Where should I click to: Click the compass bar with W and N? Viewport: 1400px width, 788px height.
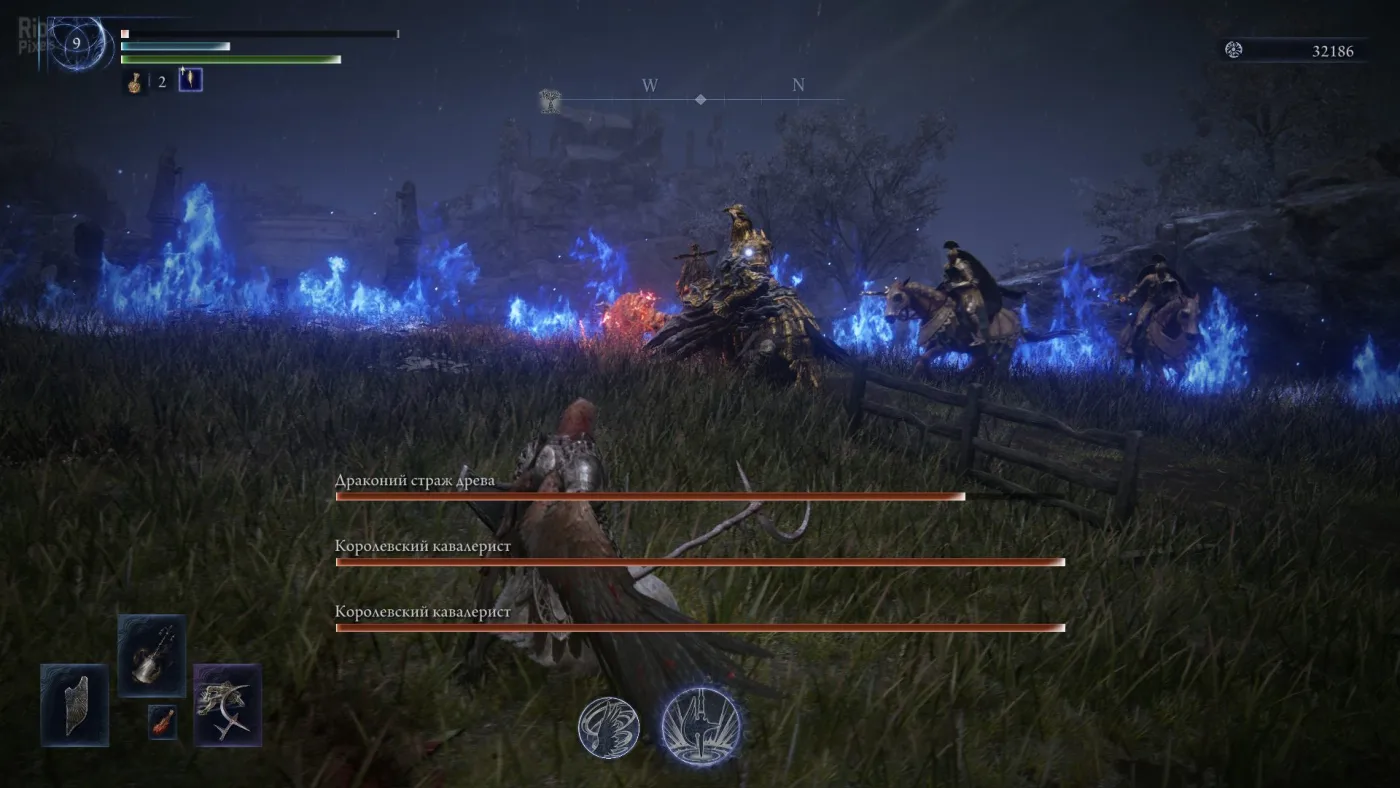(x=700, y=99)
